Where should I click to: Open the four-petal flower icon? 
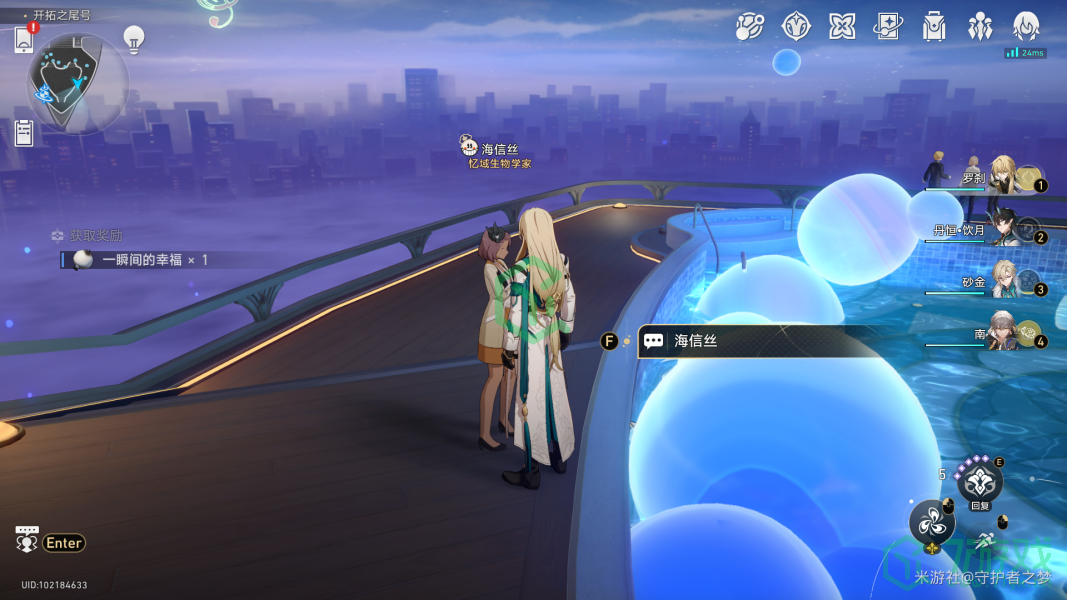842,27
